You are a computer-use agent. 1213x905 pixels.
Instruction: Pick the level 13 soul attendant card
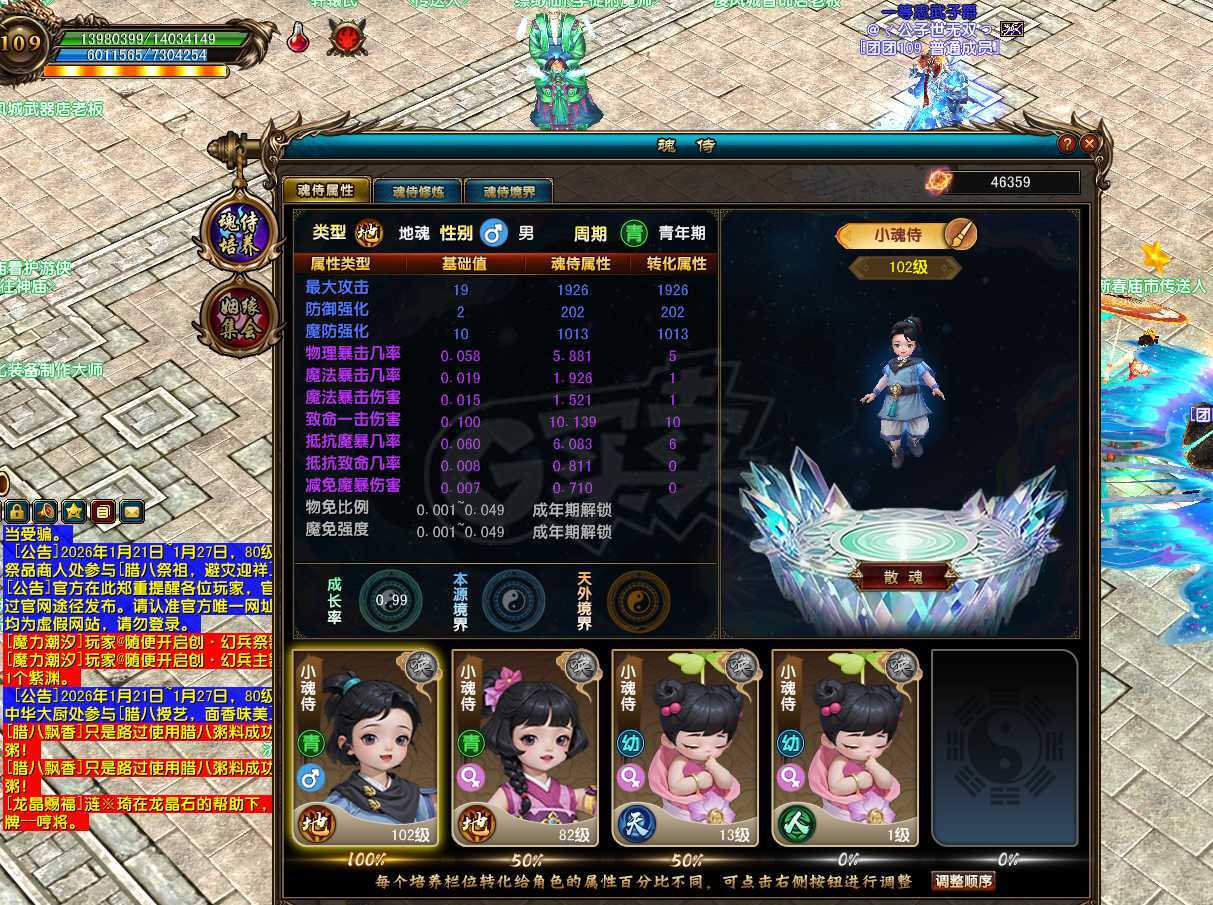(685, 747)
